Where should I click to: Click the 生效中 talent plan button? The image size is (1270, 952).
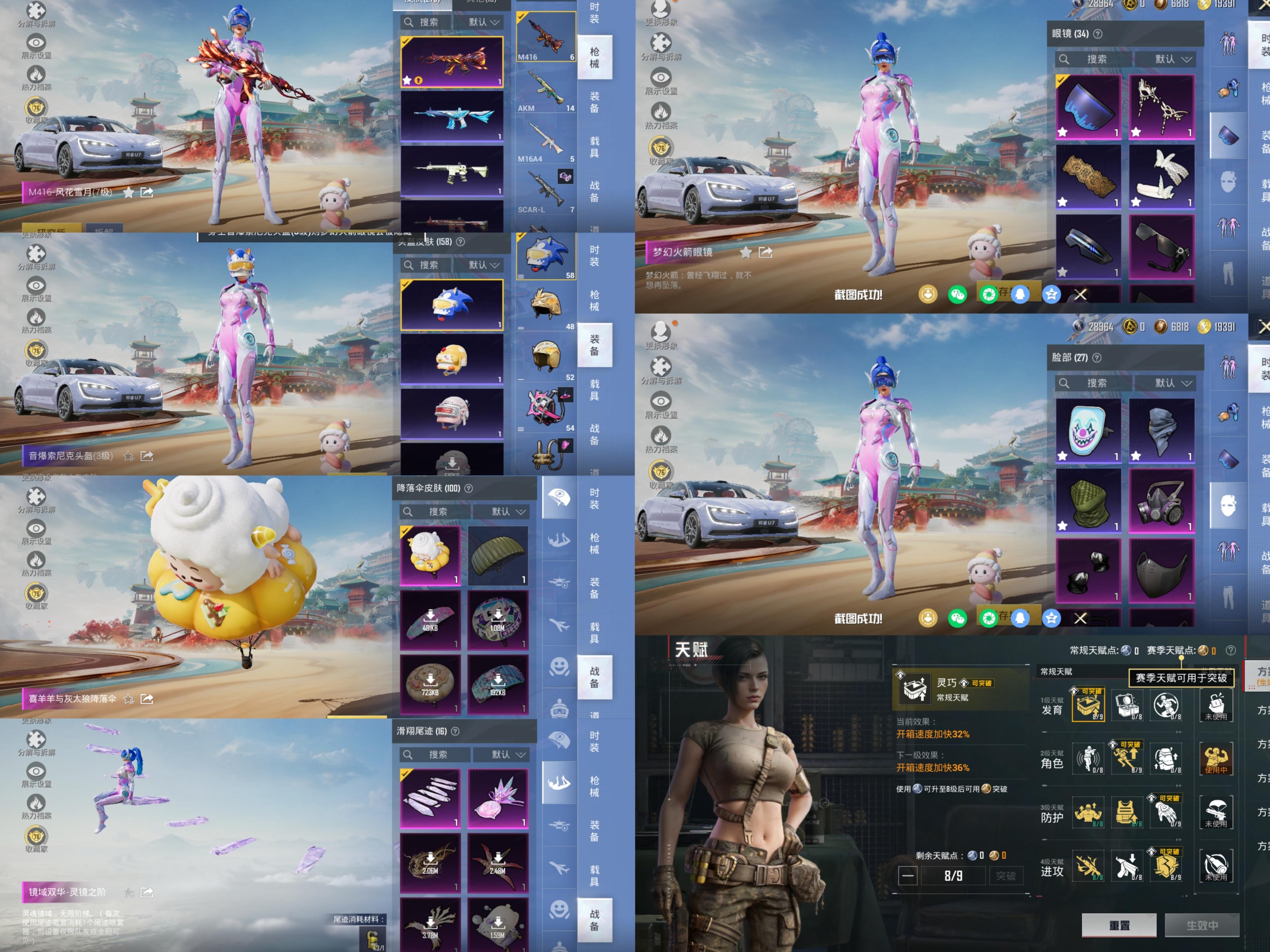tap(1202, 925)
